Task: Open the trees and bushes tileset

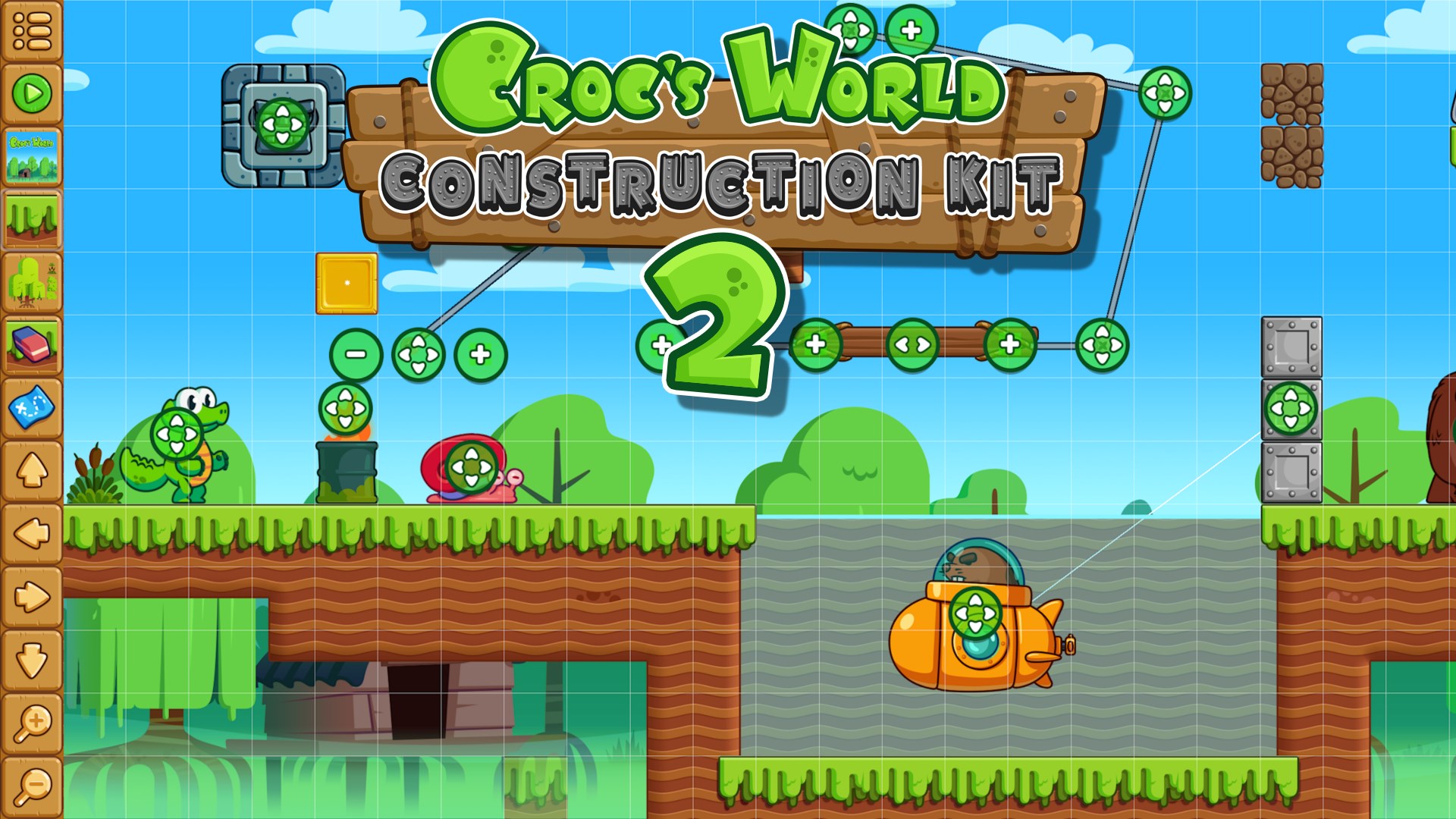Action: pos(30,281)
